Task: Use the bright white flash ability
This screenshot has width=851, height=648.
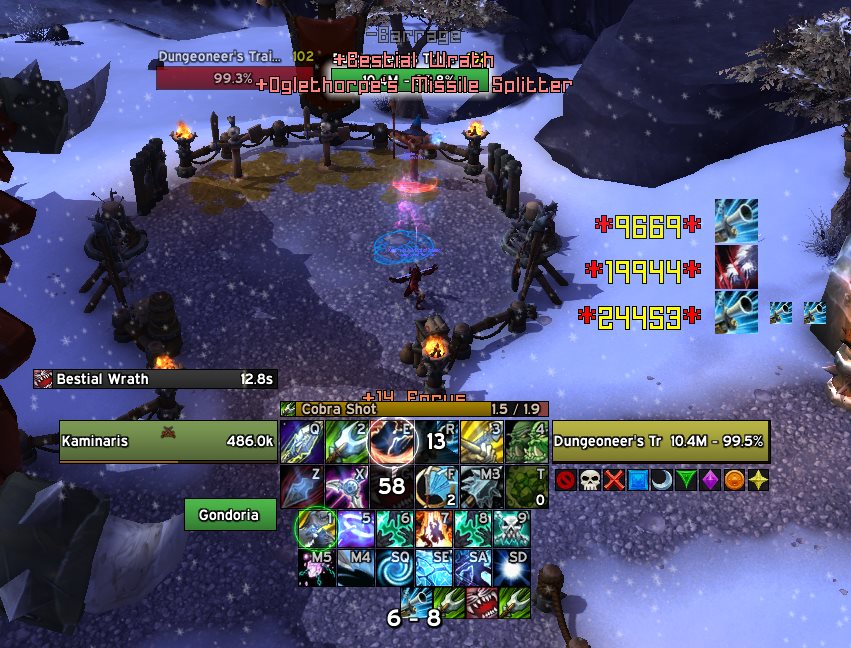Action: [x=510, y=567]
